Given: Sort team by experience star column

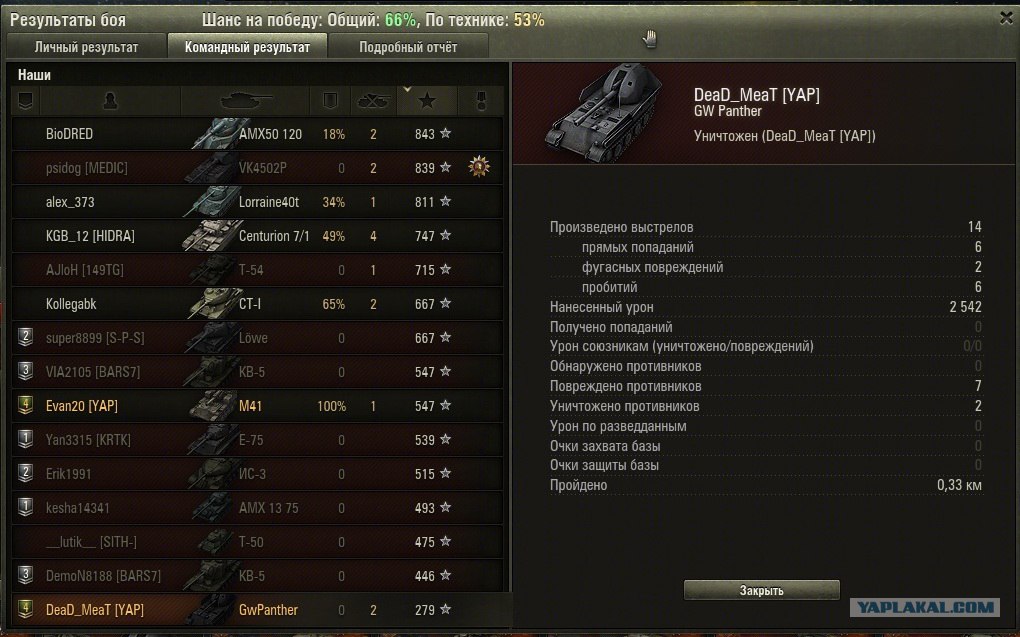Looking at the screenshot, I should [427, 100].
